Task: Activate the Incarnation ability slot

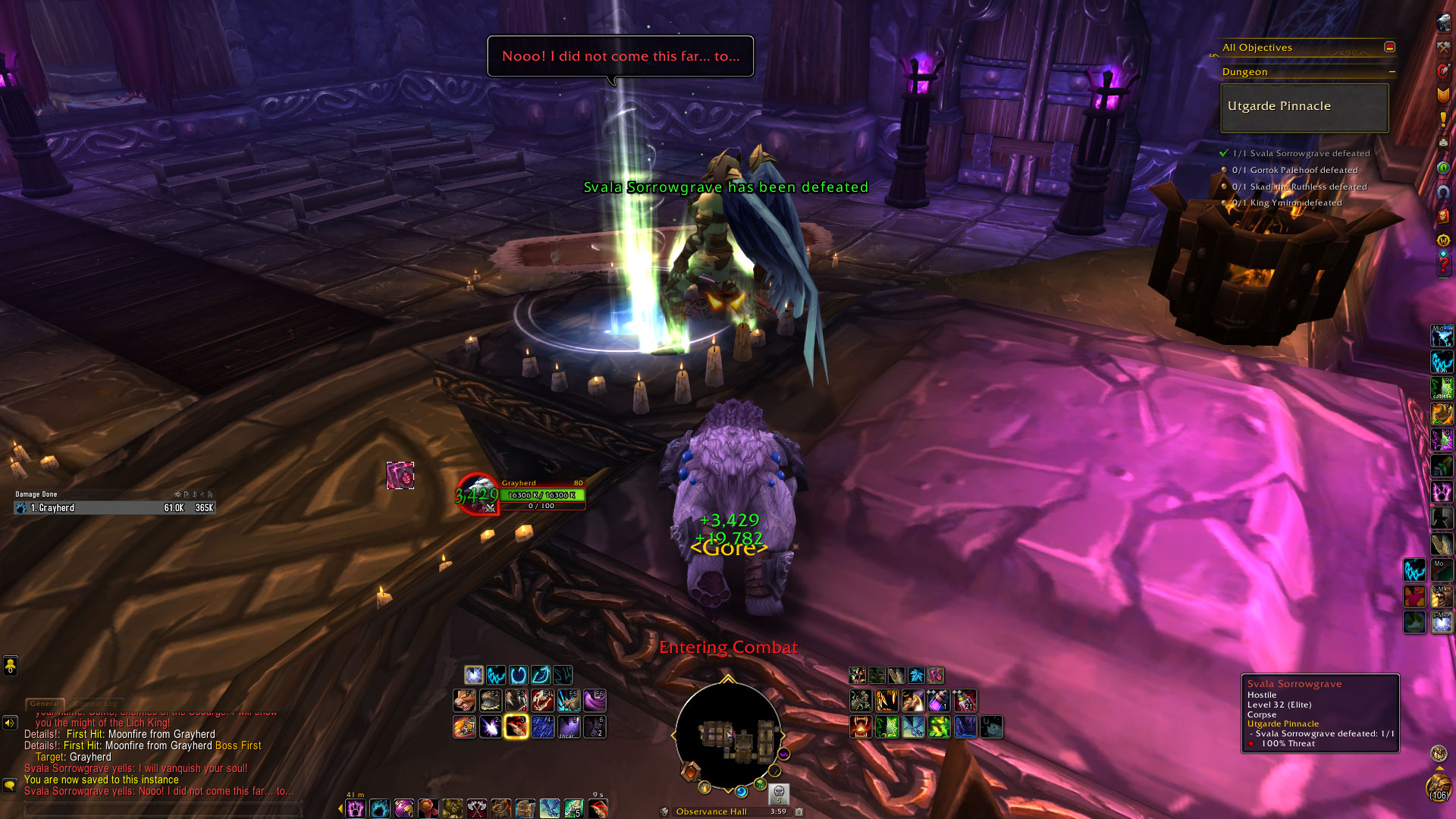Action: pyautogui.click(x=568, y=726)
